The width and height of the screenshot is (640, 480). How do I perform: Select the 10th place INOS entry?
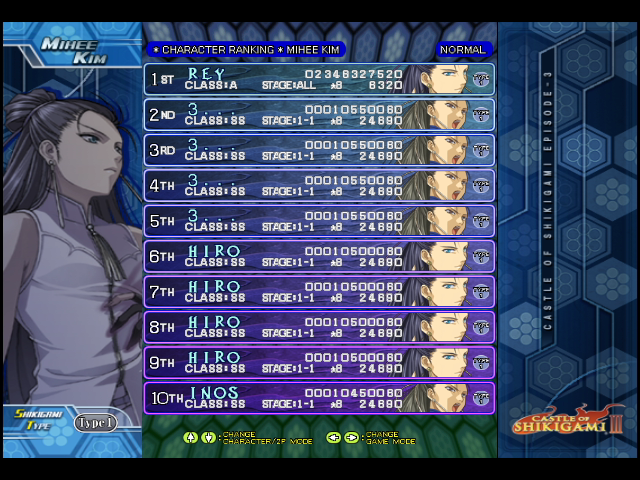[319, 398]
